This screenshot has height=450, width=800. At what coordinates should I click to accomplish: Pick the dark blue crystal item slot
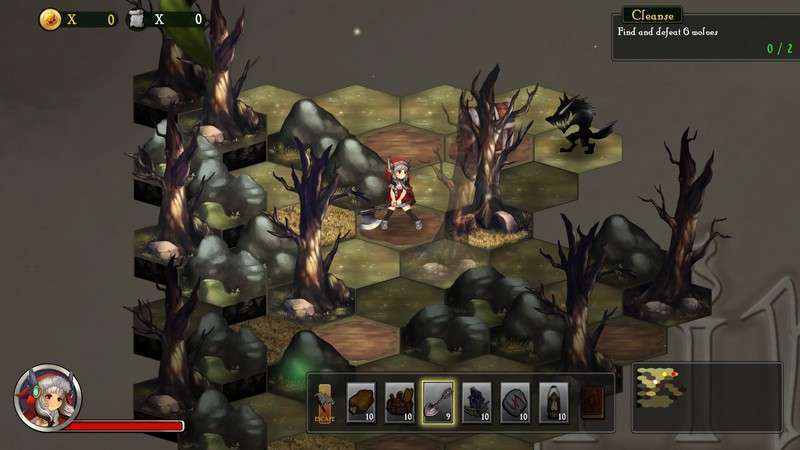(476, 402)
